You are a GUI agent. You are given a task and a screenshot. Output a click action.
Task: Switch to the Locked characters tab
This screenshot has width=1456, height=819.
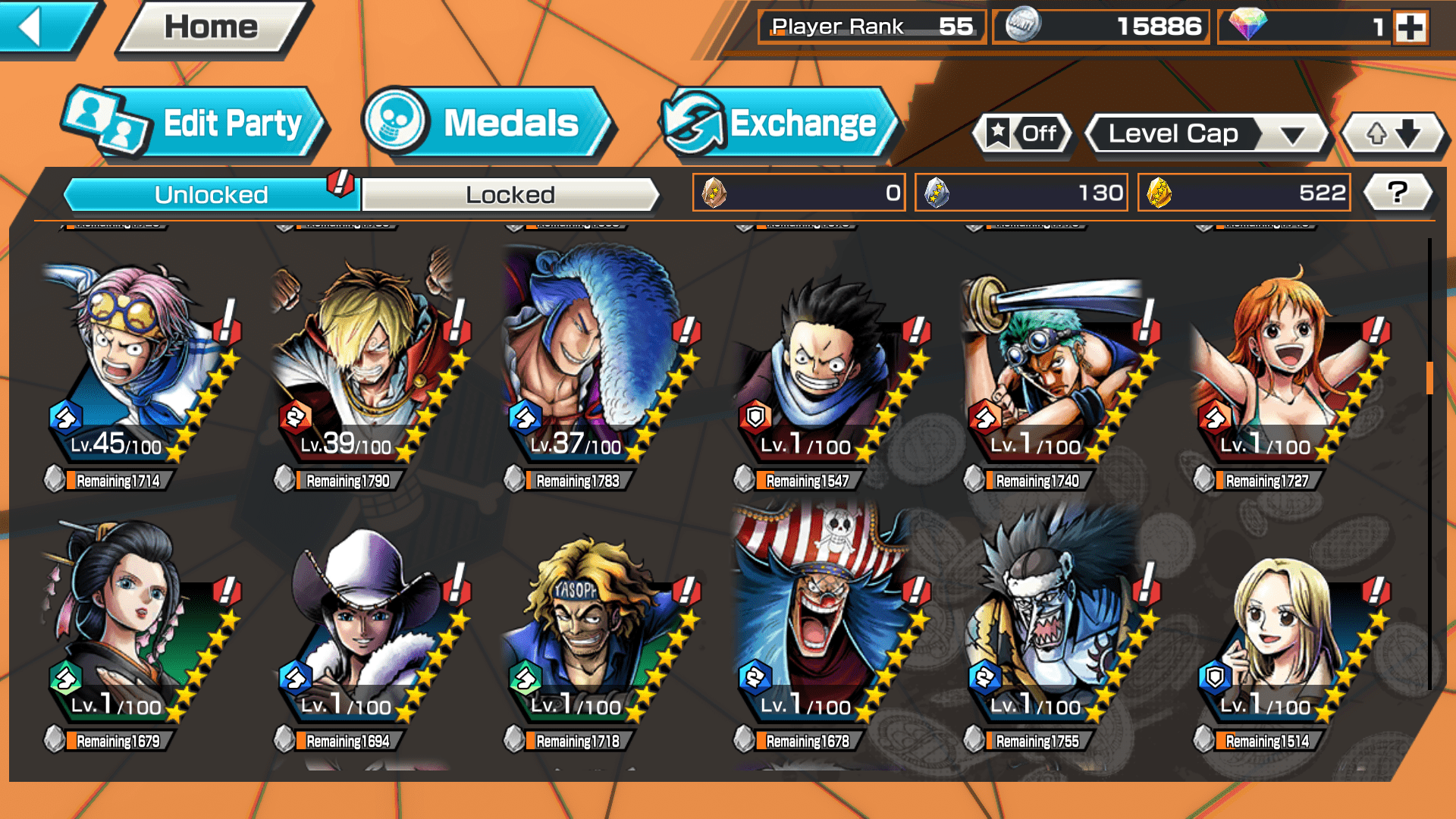pyautogui.click(x=510, y=195)
